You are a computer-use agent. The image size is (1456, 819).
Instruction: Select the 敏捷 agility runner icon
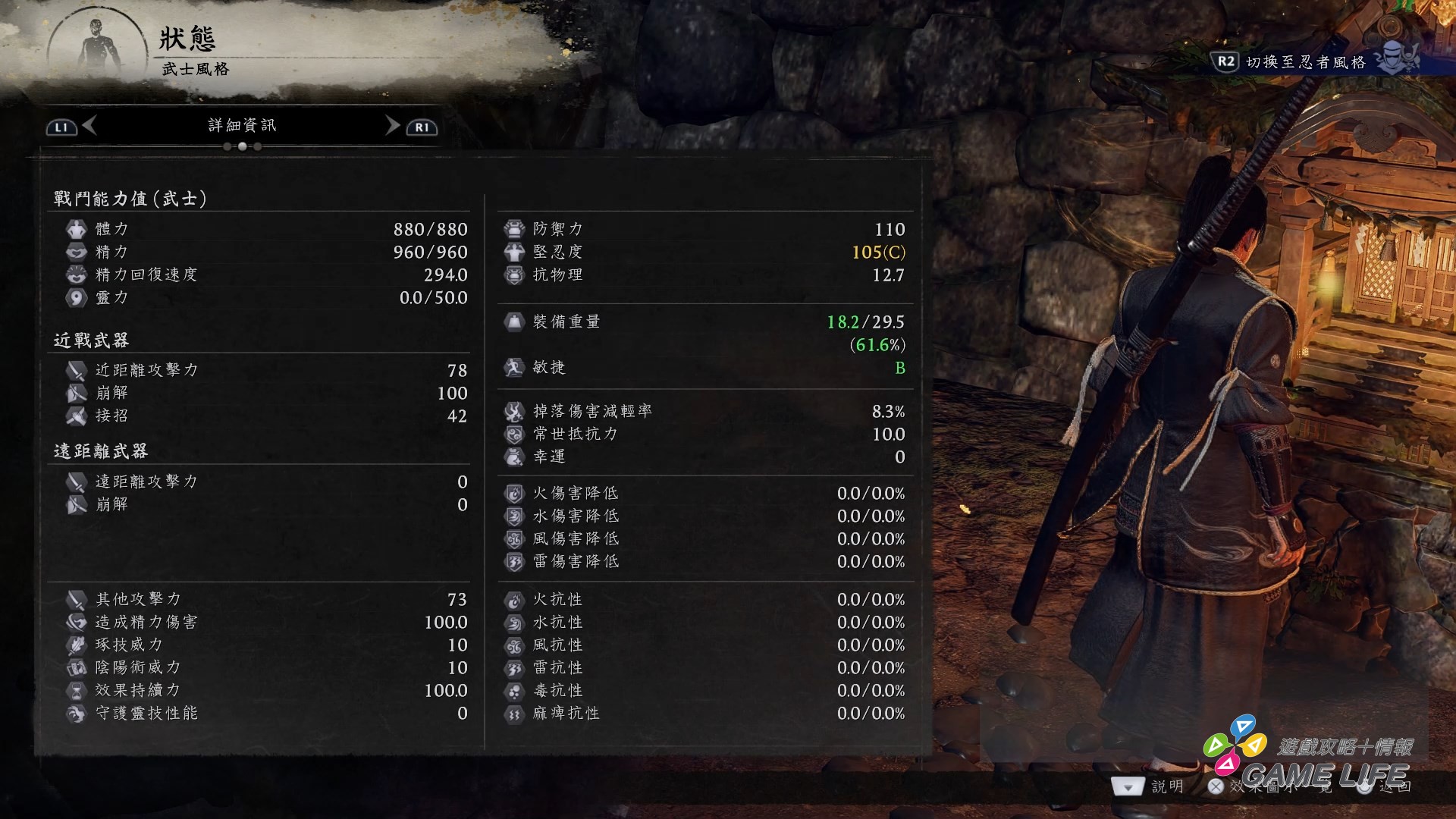514,367
